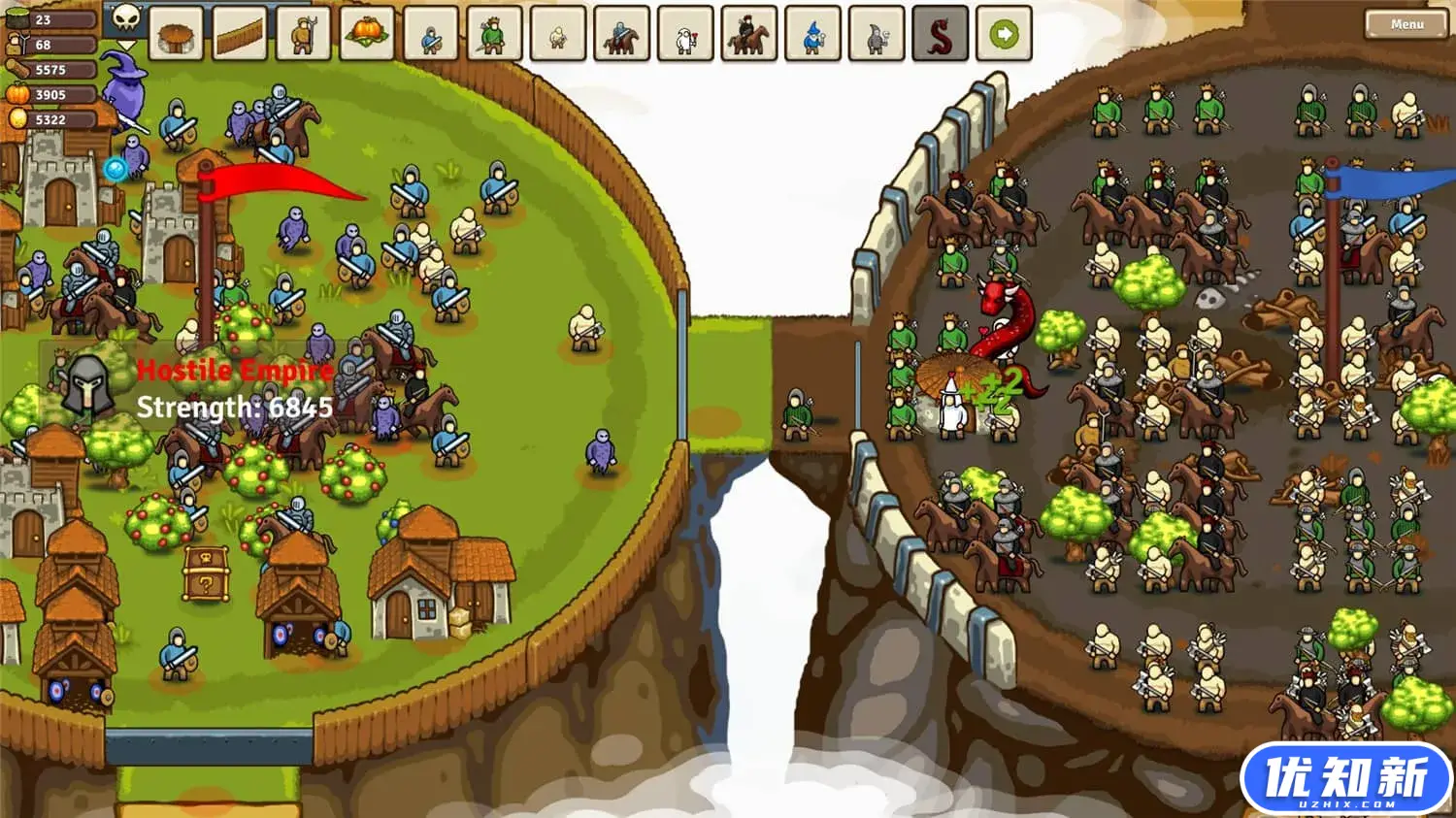Image resolution: width=1456 pixels, height=818 pixels.
Task: Select the green crowned archer unit
Action: pyautogui.click(x=494, y=35)
